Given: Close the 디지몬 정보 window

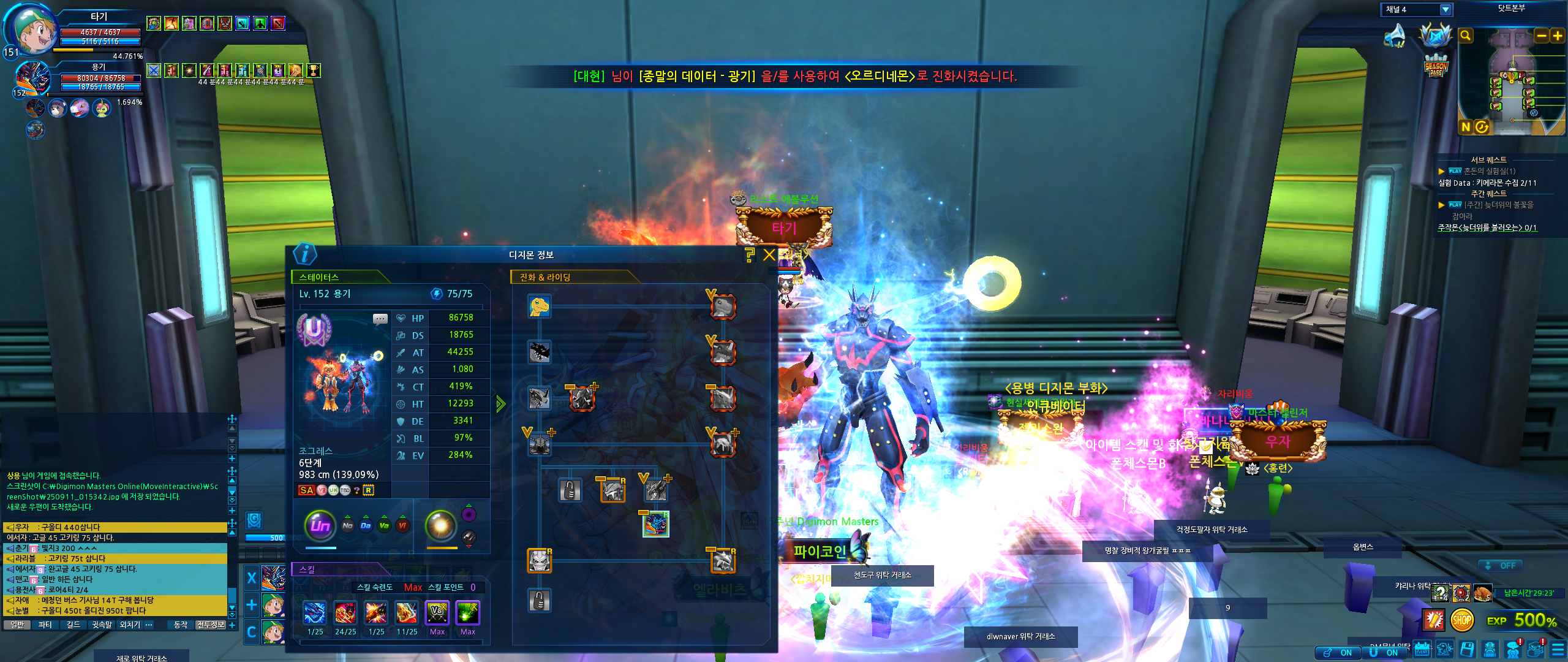Looking at the screenshot, I should 769,255.
